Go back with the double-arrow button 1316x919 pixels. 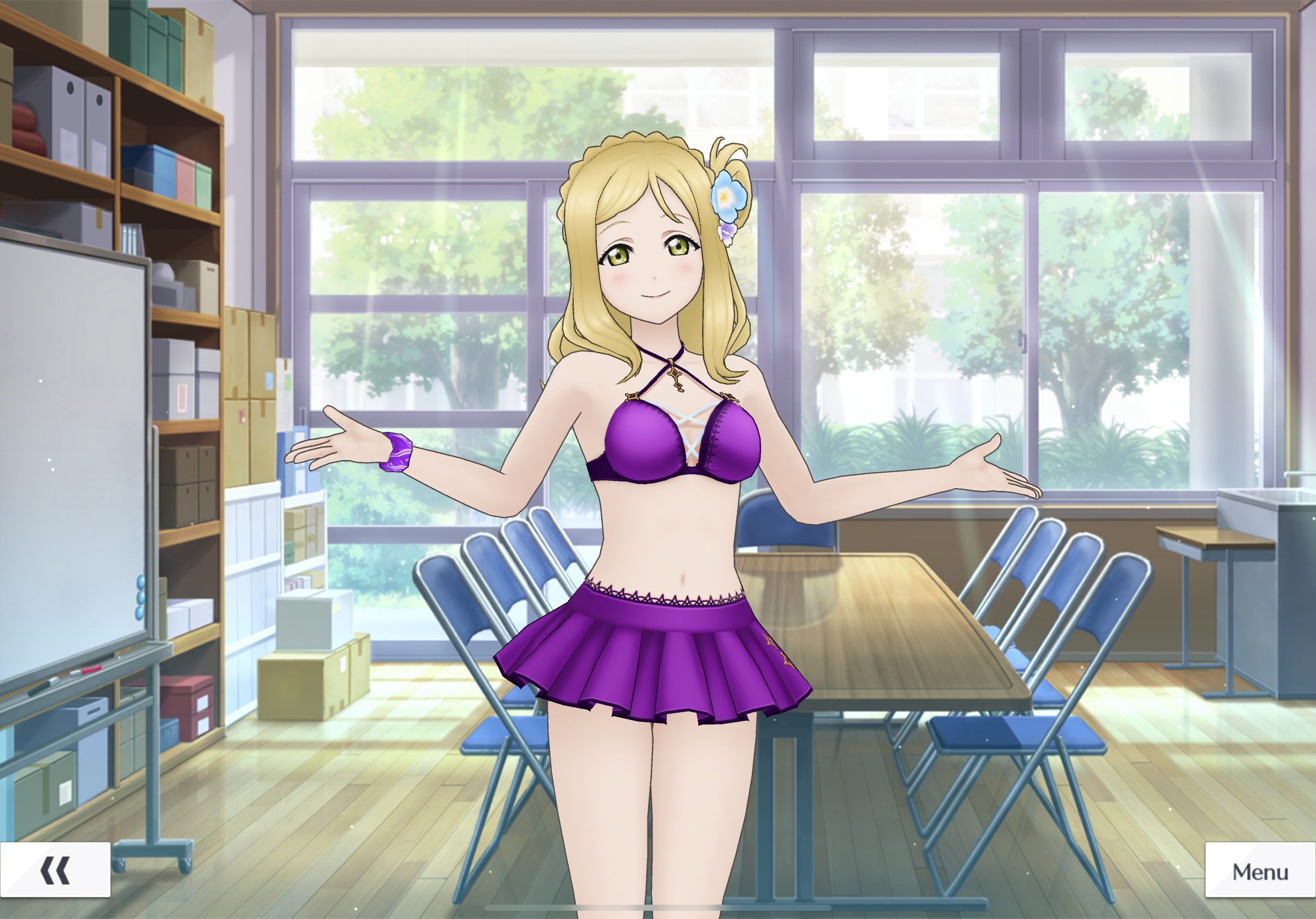point(55,871)
